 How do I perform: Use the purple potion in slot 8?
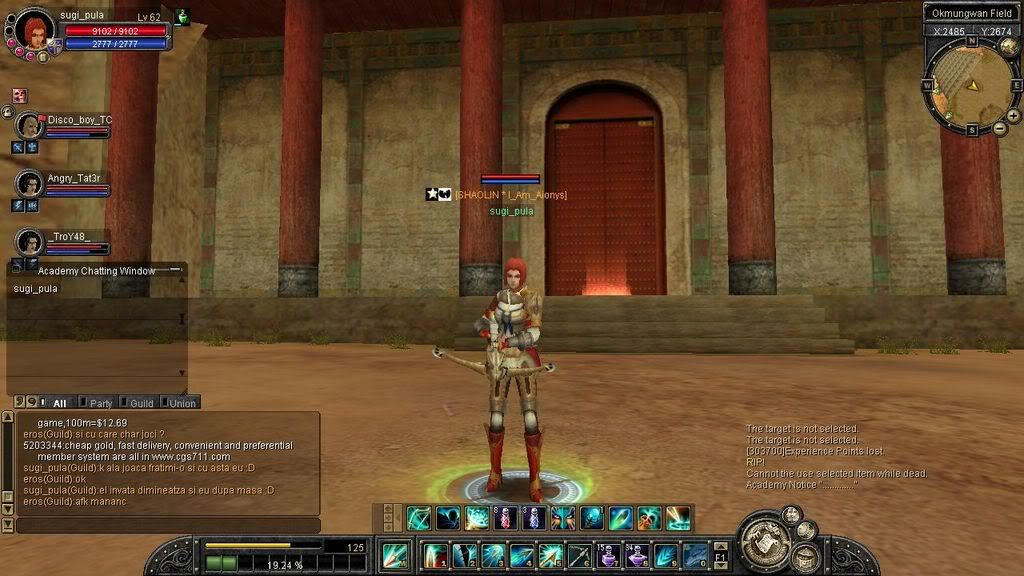(637, 555)
